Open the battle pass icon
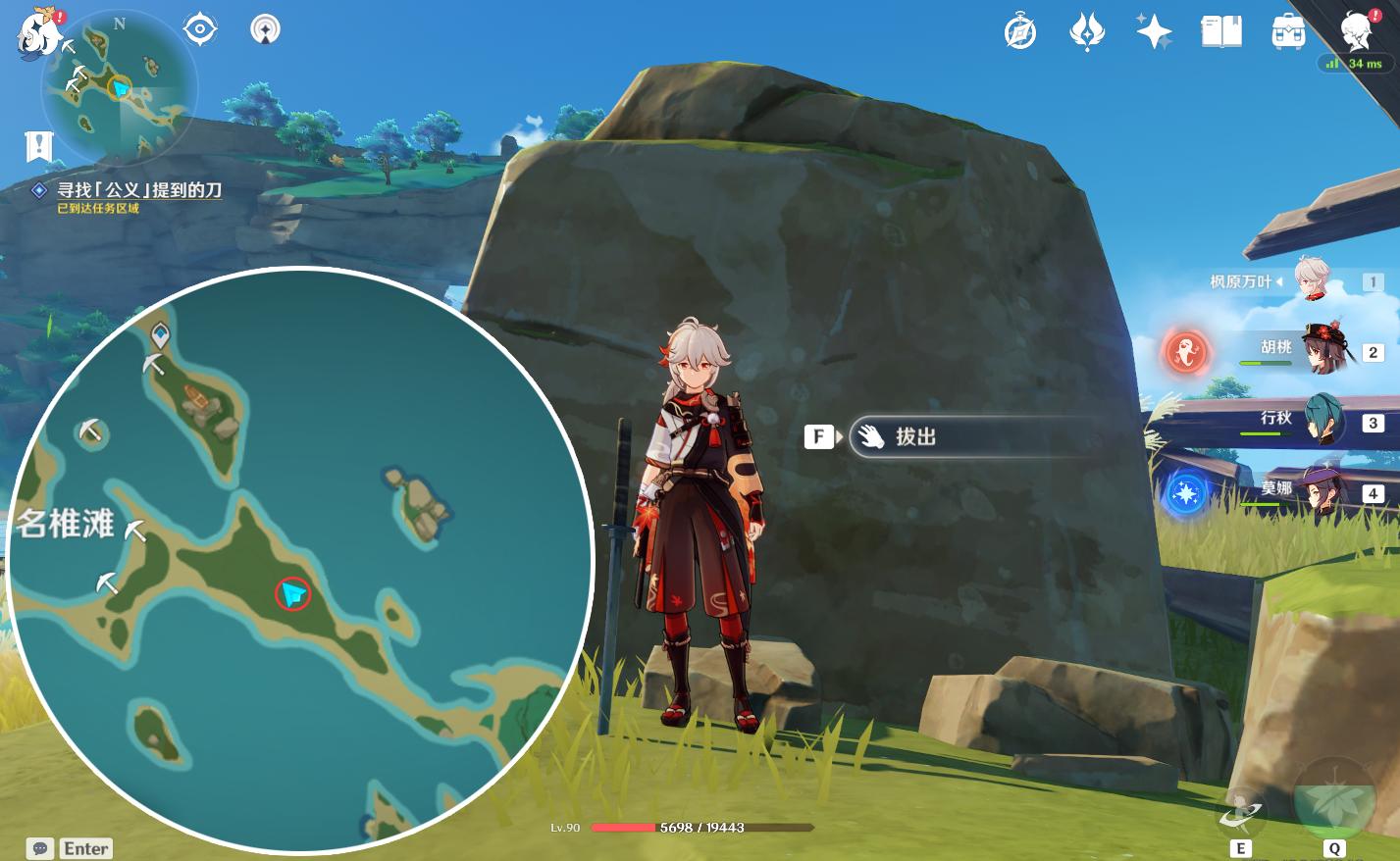The height and width of the screenshot is (861, 1400). 1087,32
